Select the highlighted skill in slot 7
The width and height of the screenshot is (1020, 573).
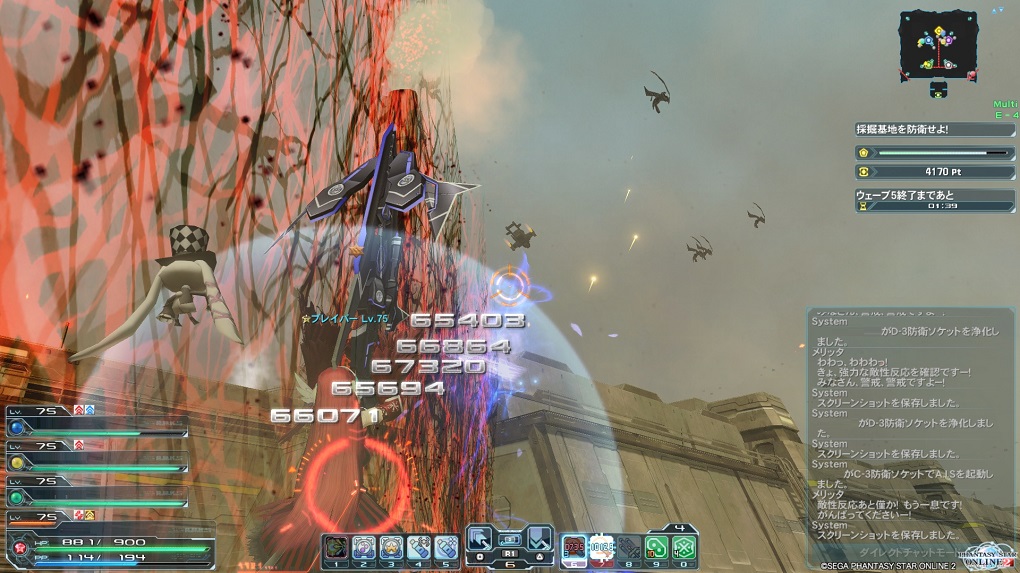(601, 547)
